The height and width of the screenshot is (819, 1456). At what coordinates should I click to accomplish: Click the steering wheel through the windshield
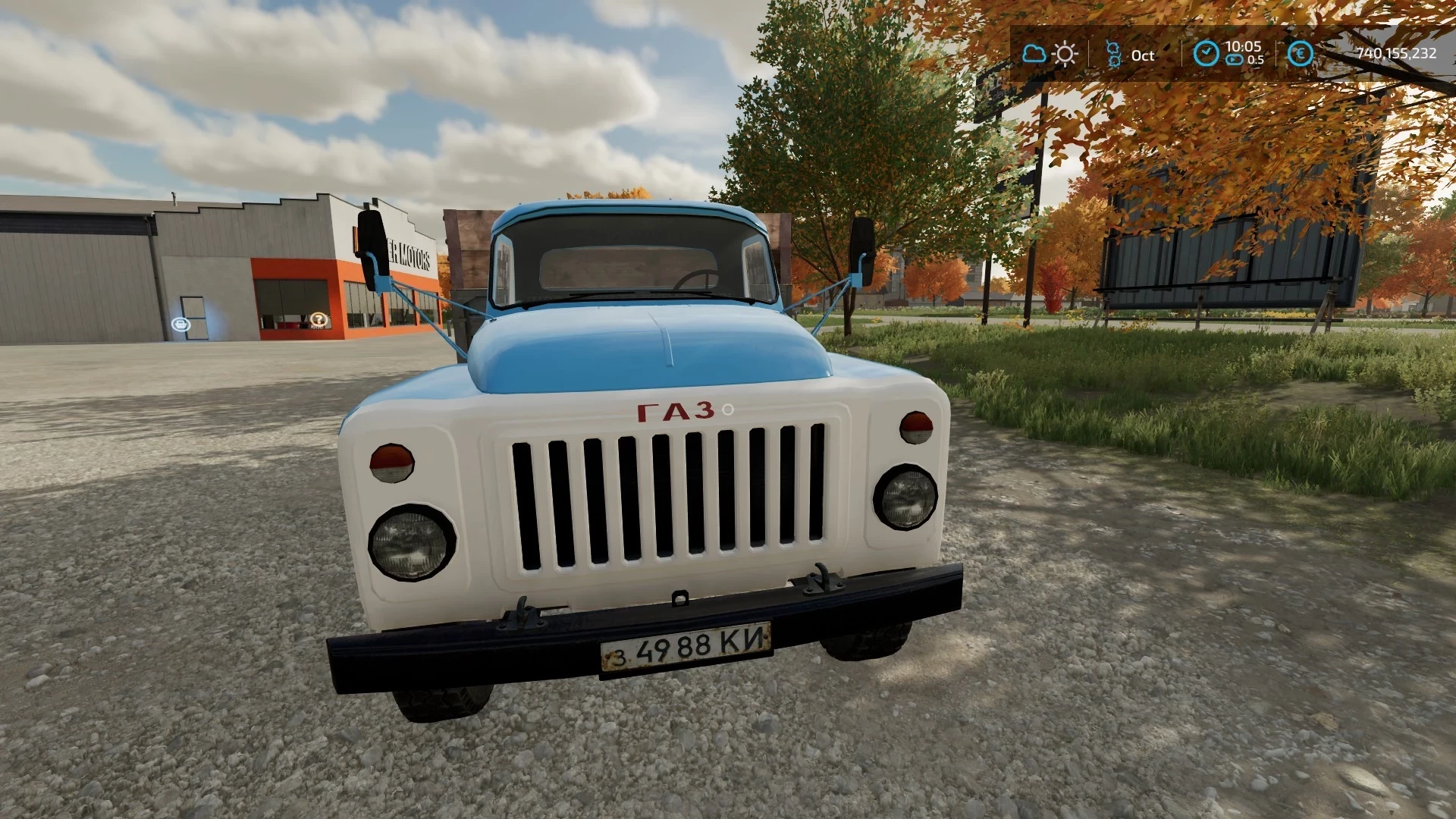click(696, 278)
